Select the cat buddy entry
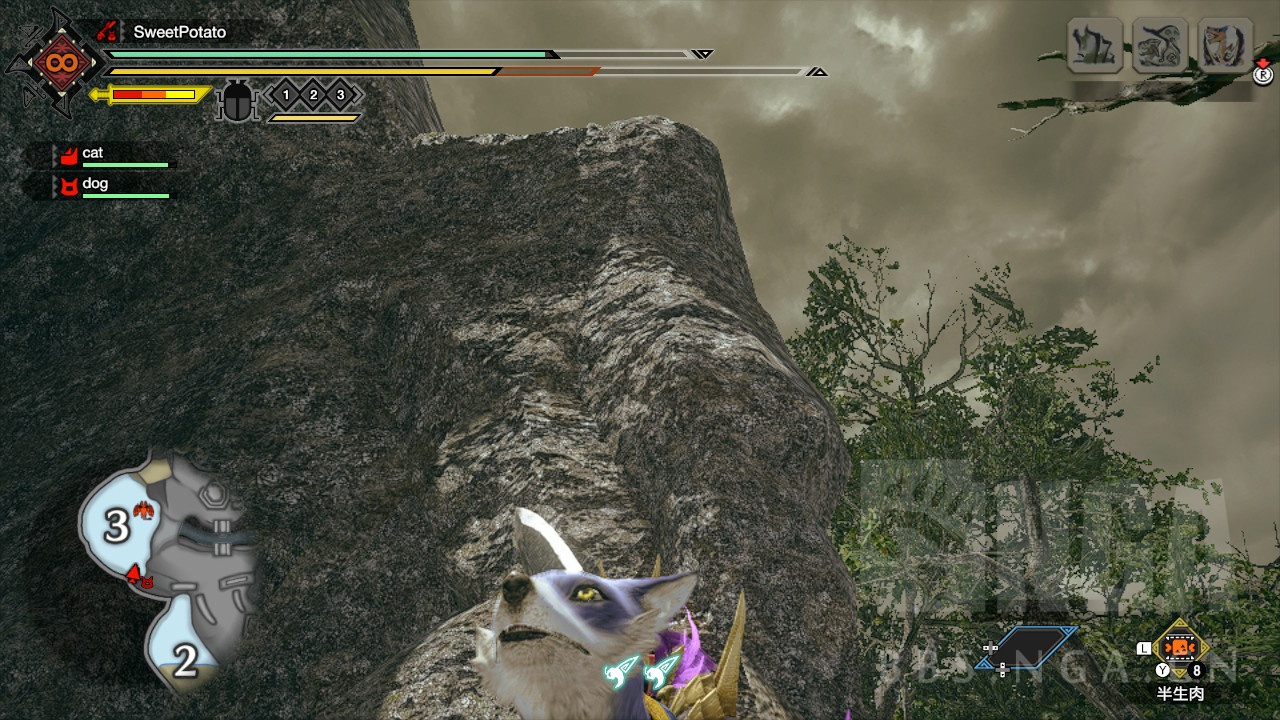The image size is (1280, 720). (93, 154)
